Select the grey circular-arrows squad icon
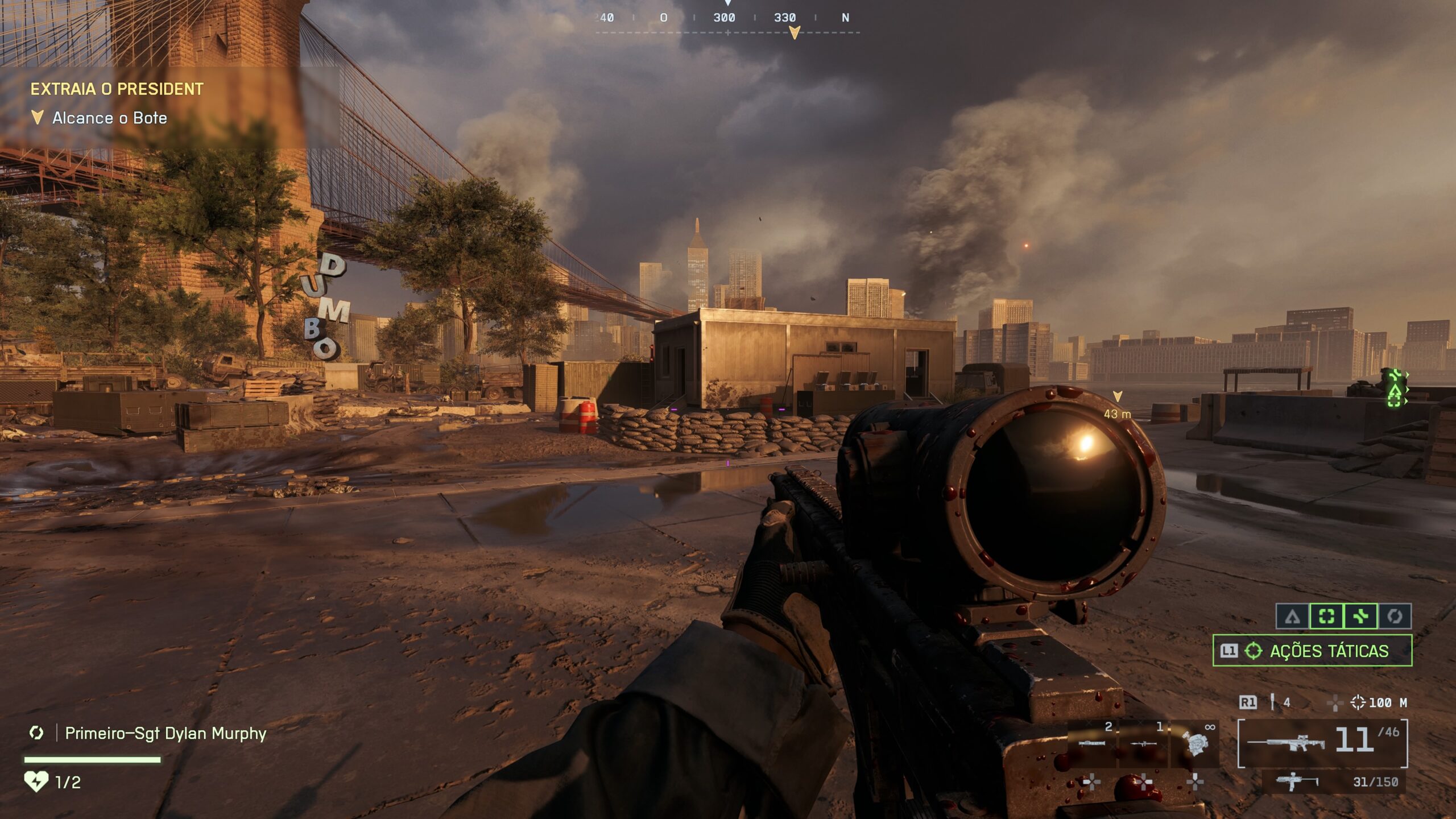Screen dimensions: 1456x819 (1395, 617)
